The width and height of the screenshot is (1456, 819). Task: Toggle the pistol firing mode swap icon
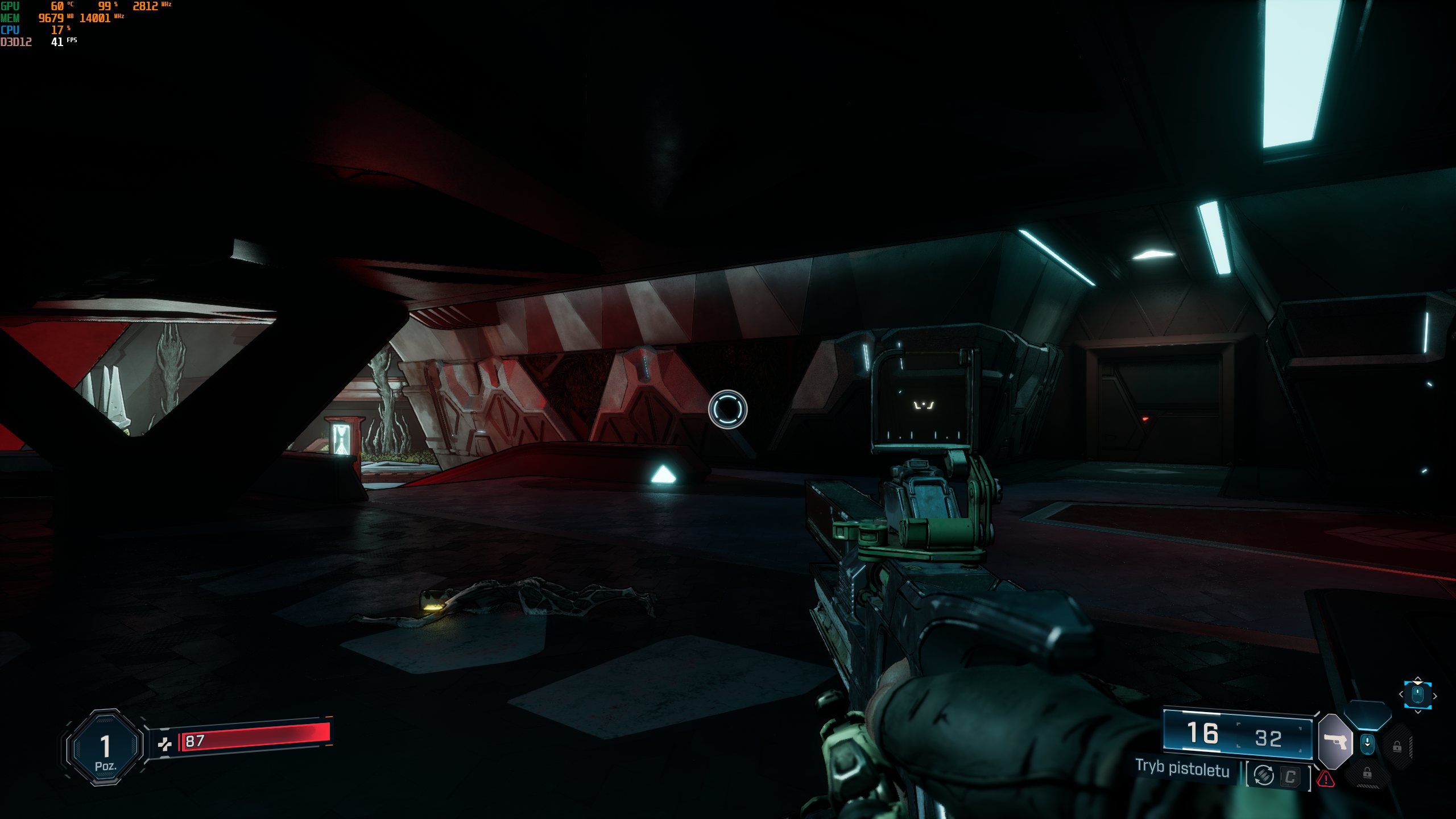pyautogui.click(x=1264, y=775)
